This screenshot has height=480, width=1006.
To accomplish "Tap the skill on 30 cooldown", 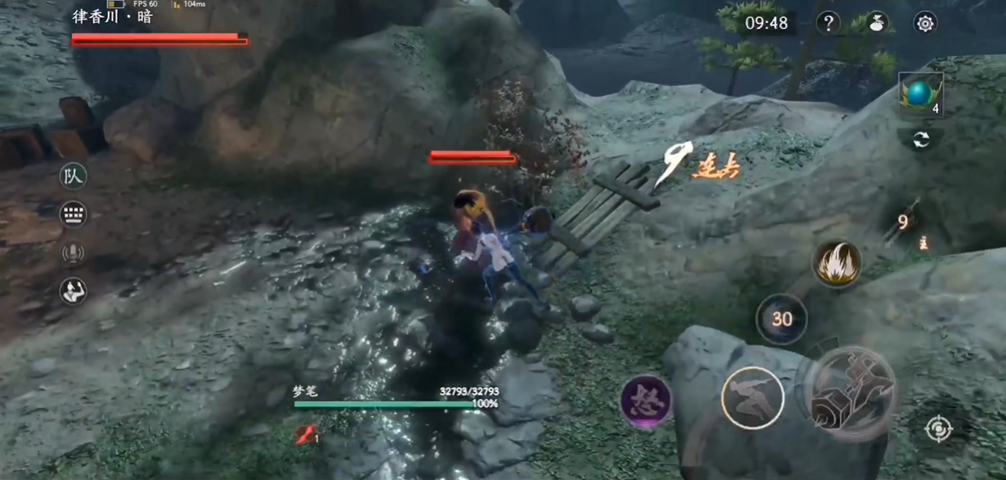I will [x=781, y=319].
